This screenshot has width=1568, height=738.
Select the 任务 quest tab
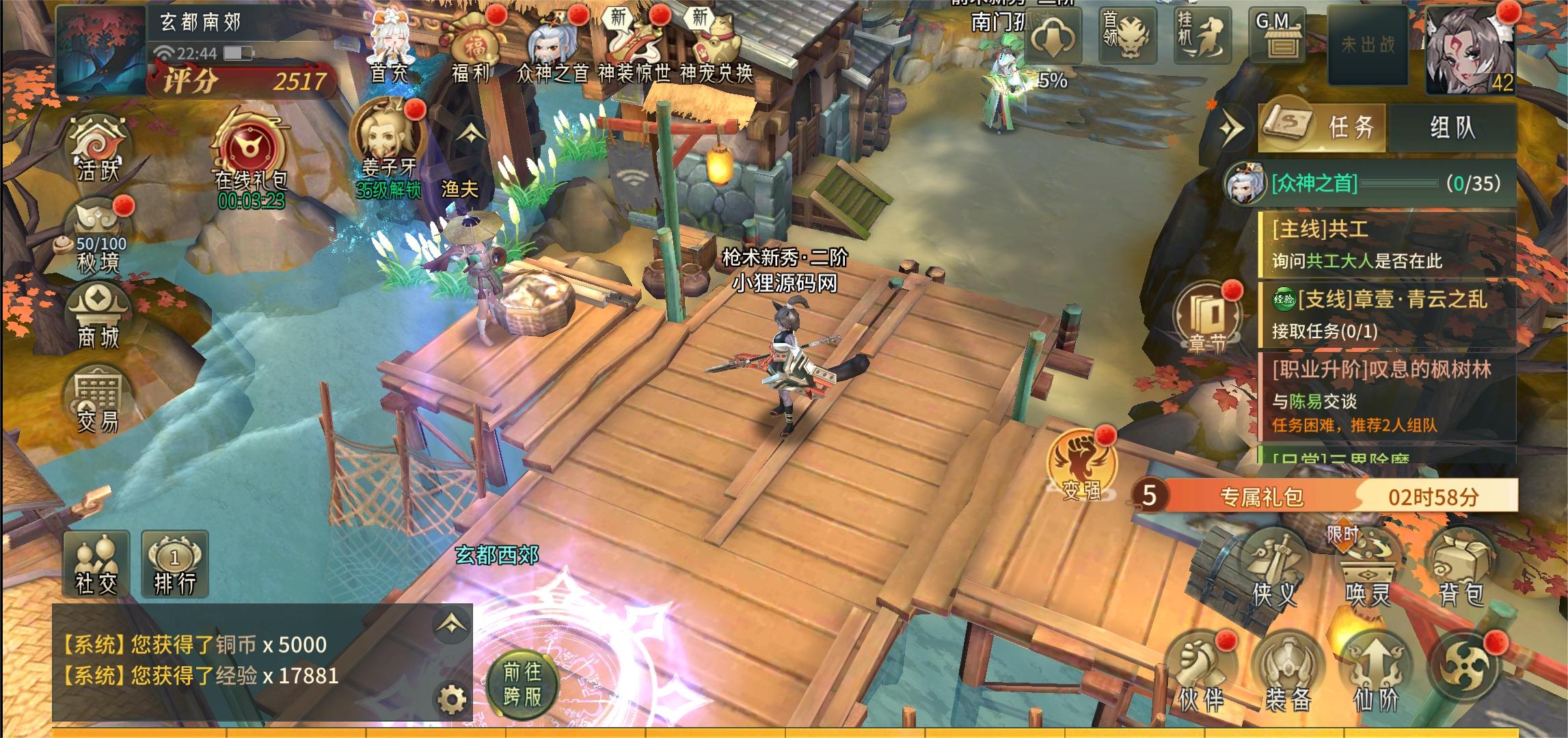(1323, 127)
